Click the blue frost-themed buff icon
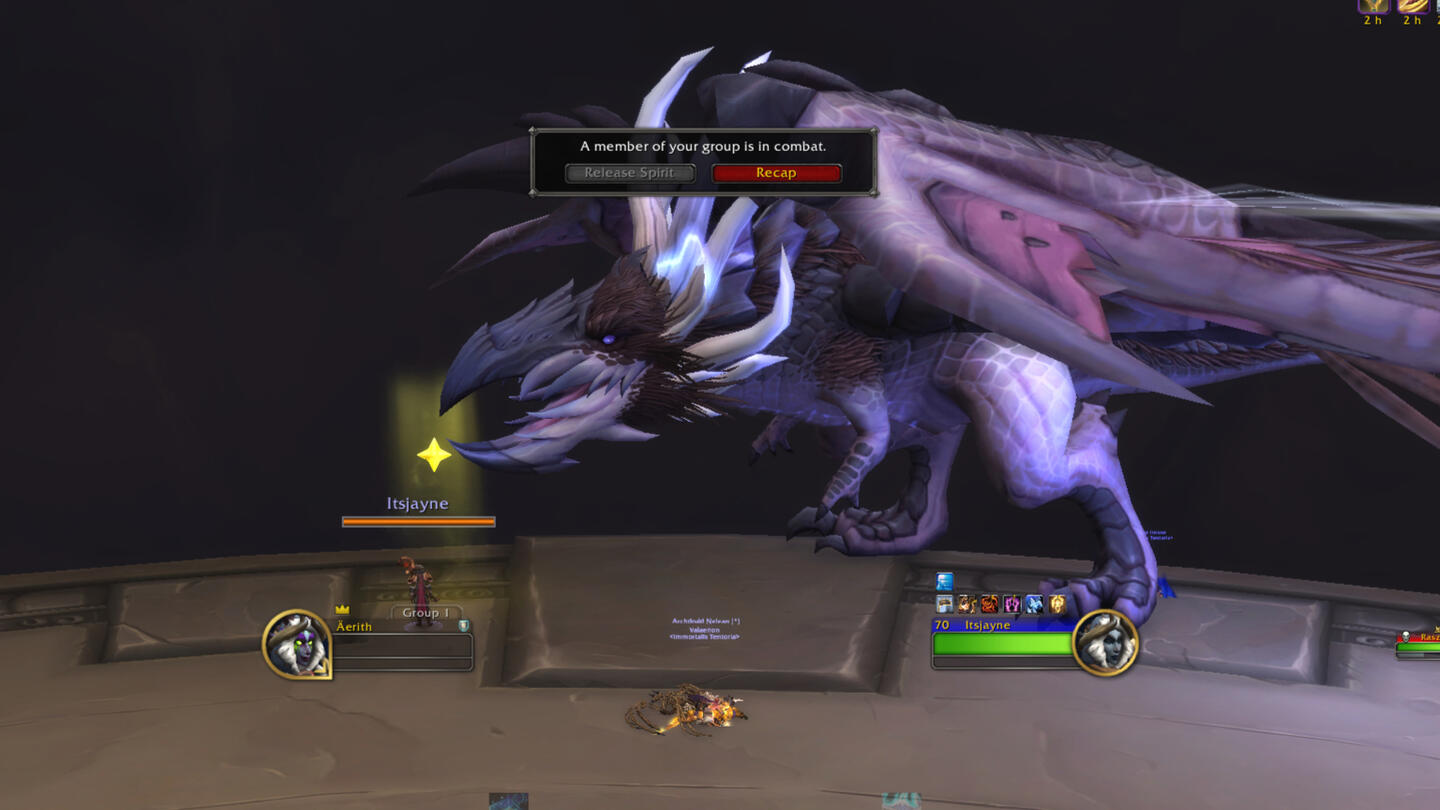The image size is (1440, 810). click(1034, 604)
